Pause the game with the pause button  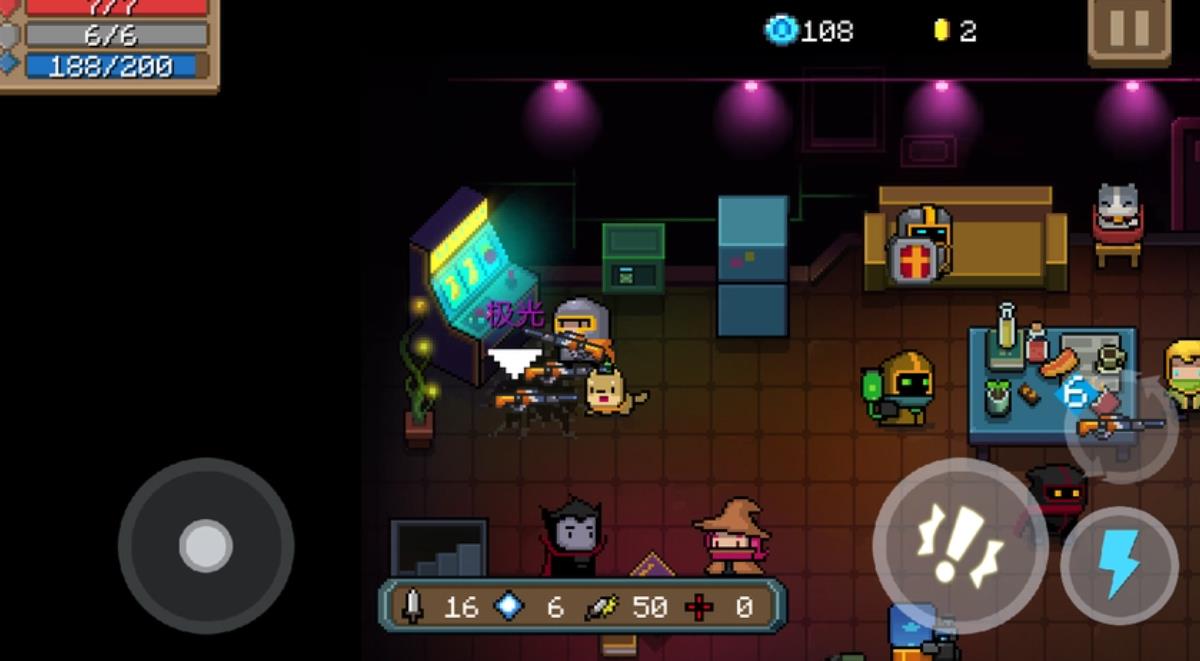1129,28
